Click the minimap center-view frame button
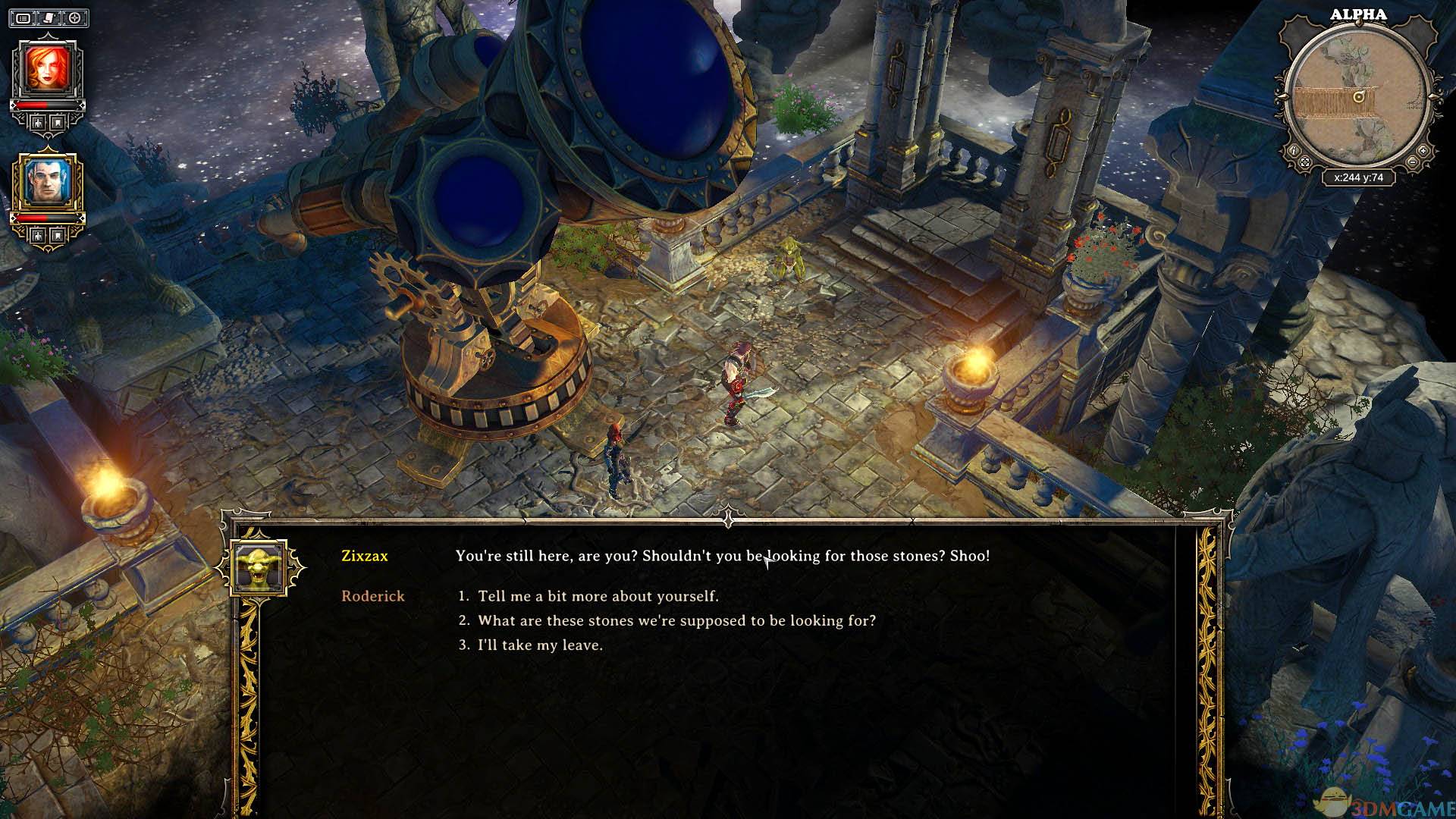Viewport: 1456px width, 819px height. click(x=1304, y=162)
